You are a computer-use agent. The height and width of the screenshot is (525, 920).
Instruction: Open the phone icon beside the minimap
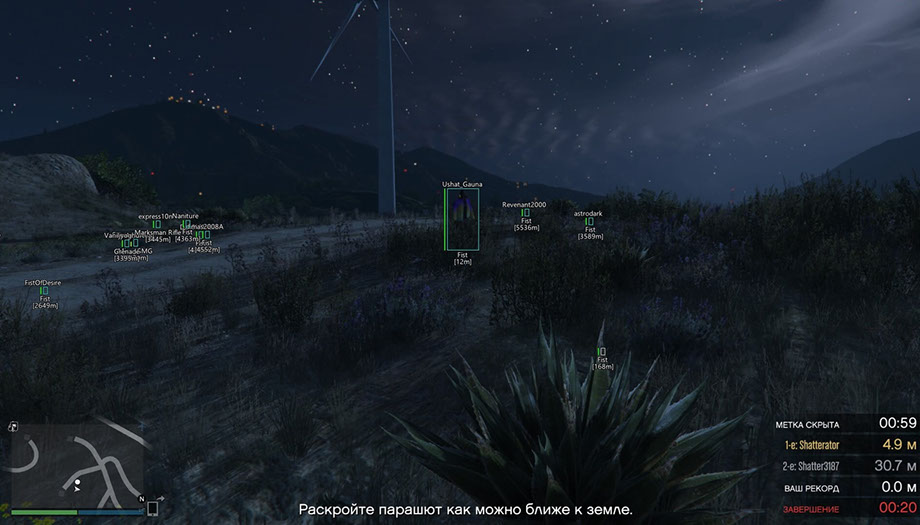[x=153, y=508]
